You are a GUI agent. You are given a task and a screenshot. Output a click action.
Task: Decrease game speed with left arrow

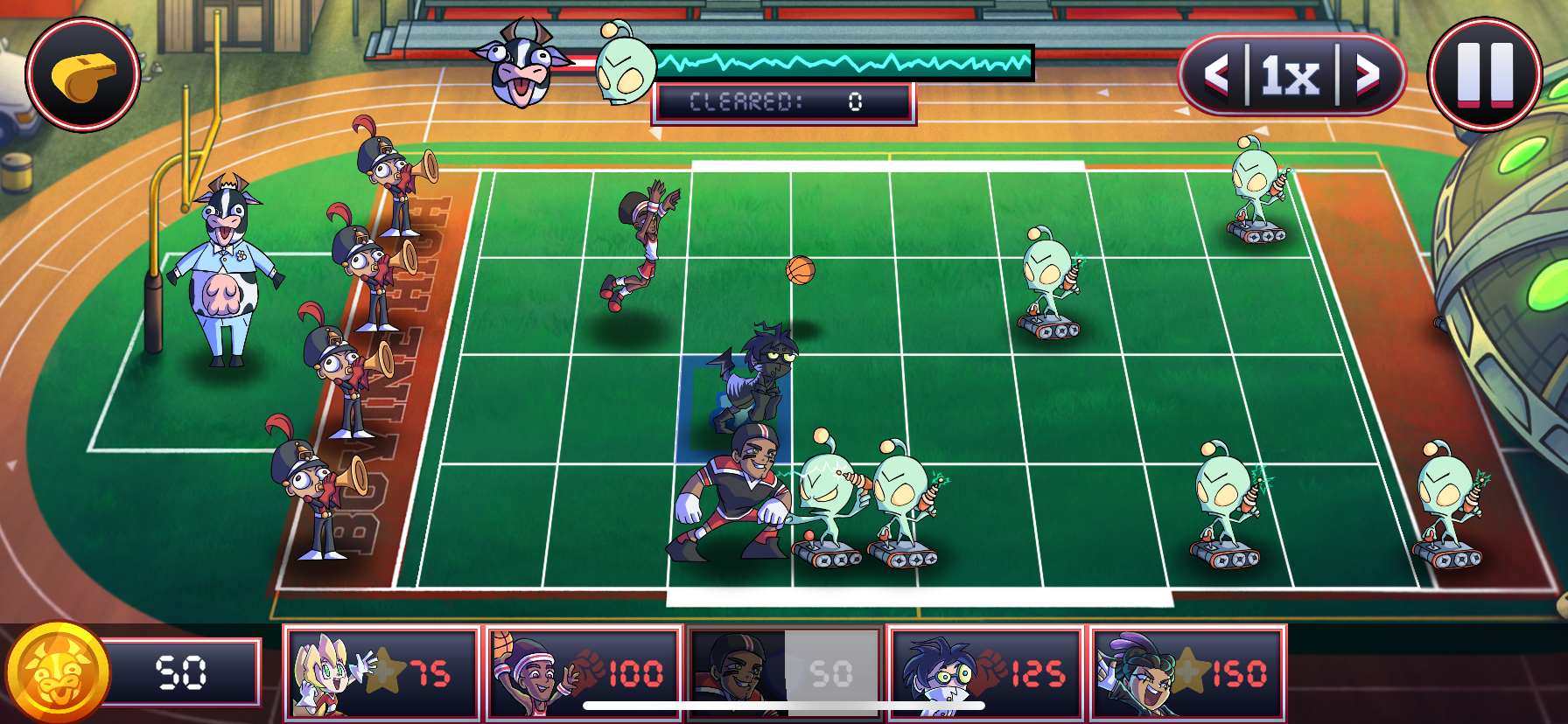click(x=1217, y=76)
